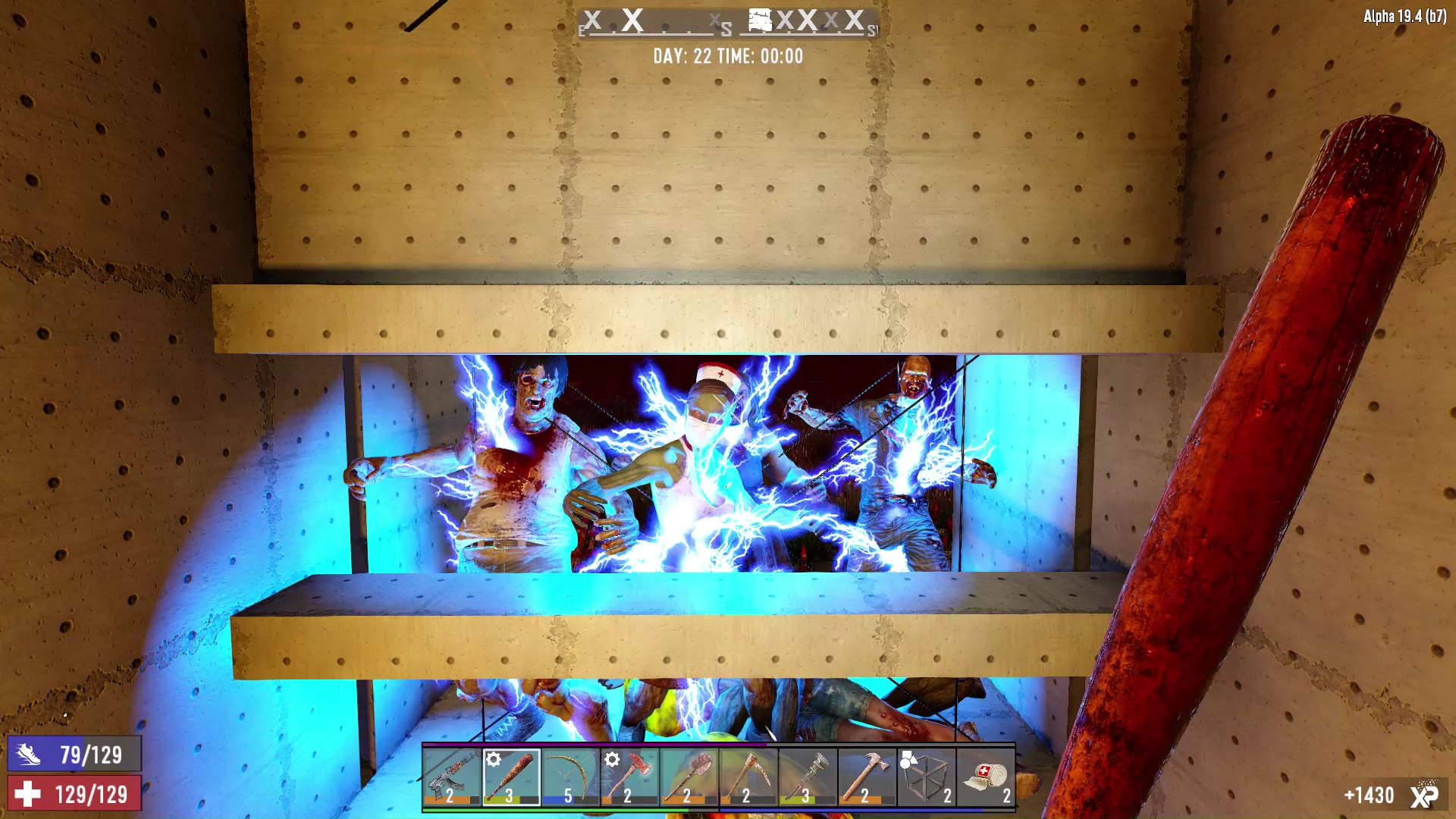Select the baseball bat hotbar slot
Image resolution: width=1456 pixels, height=819 pixels.
coord(511,777)
